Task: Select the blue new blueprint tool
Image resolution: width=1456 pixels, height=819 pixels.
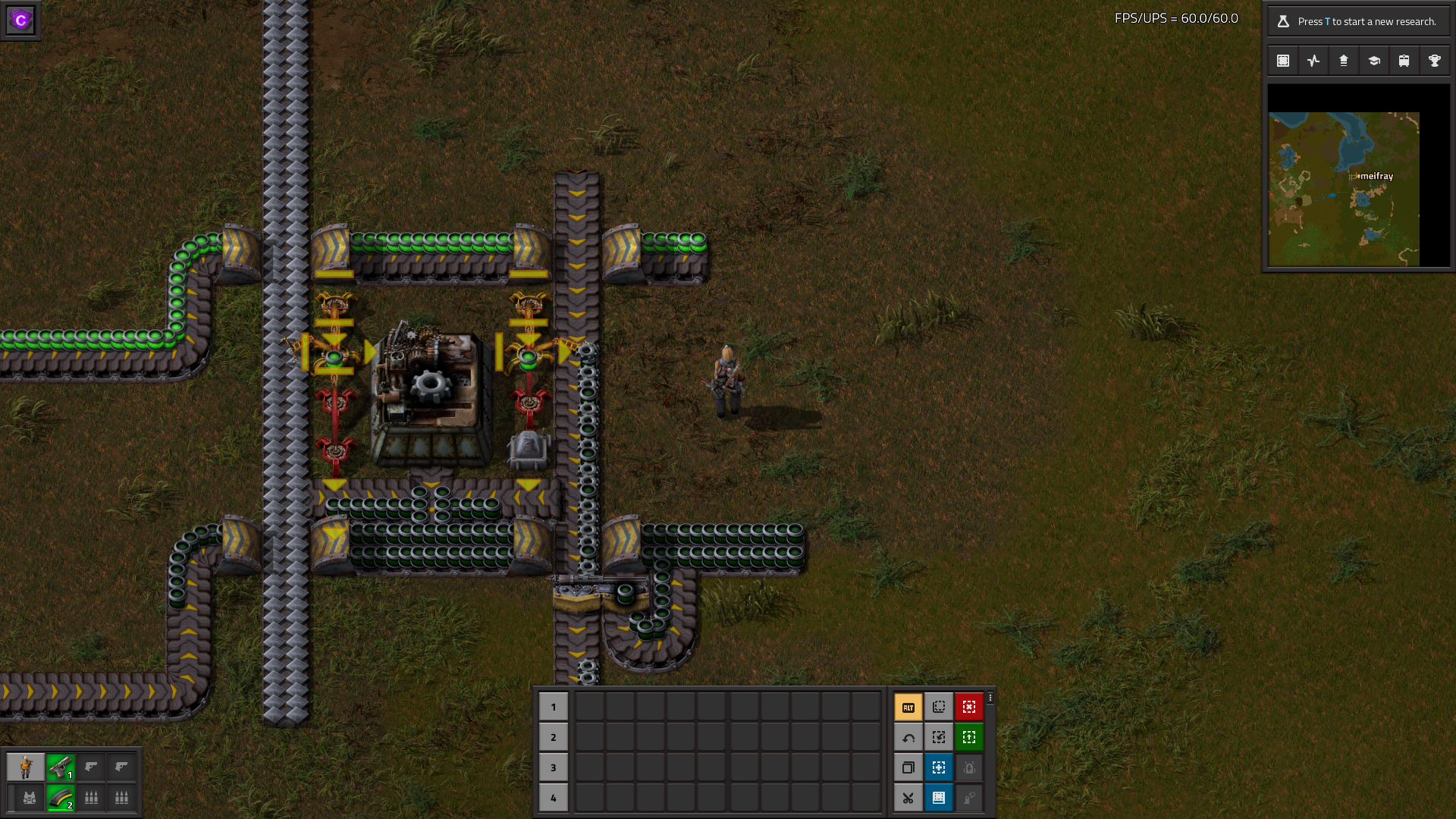Action: [x=939, y=767]
